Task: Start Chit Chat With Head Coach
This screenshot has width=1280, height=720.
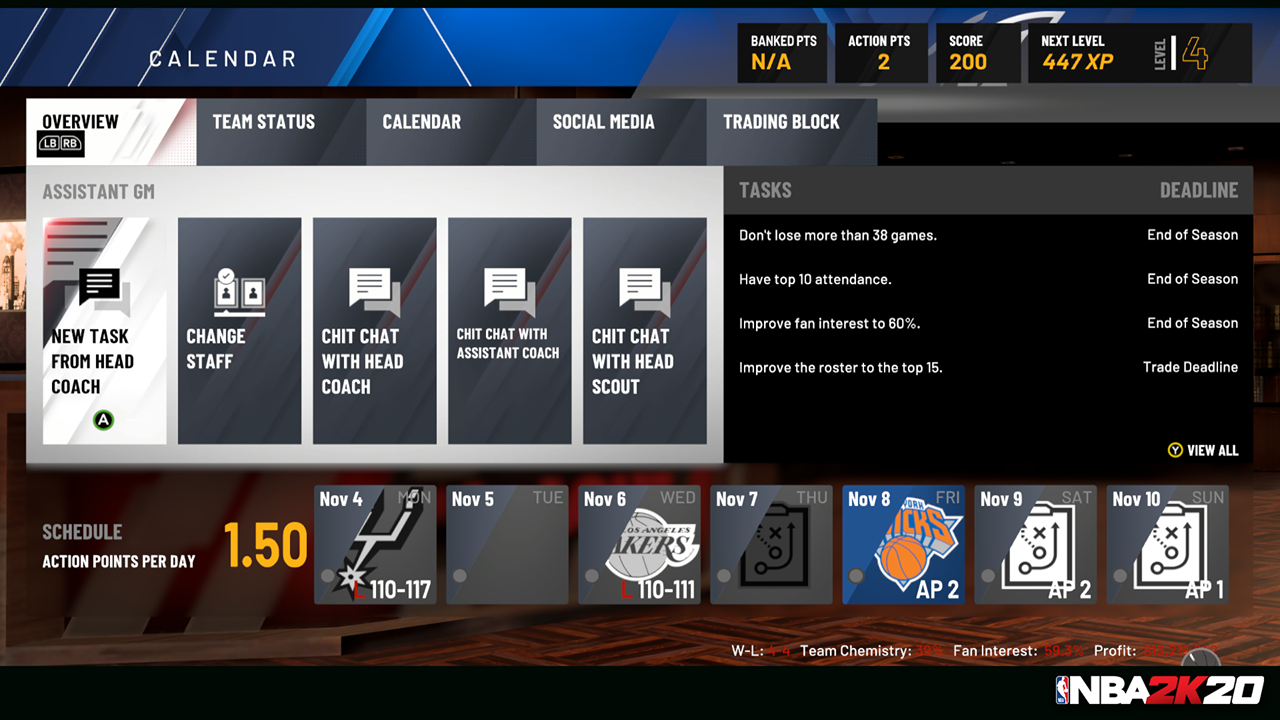Action: point(374,330)
